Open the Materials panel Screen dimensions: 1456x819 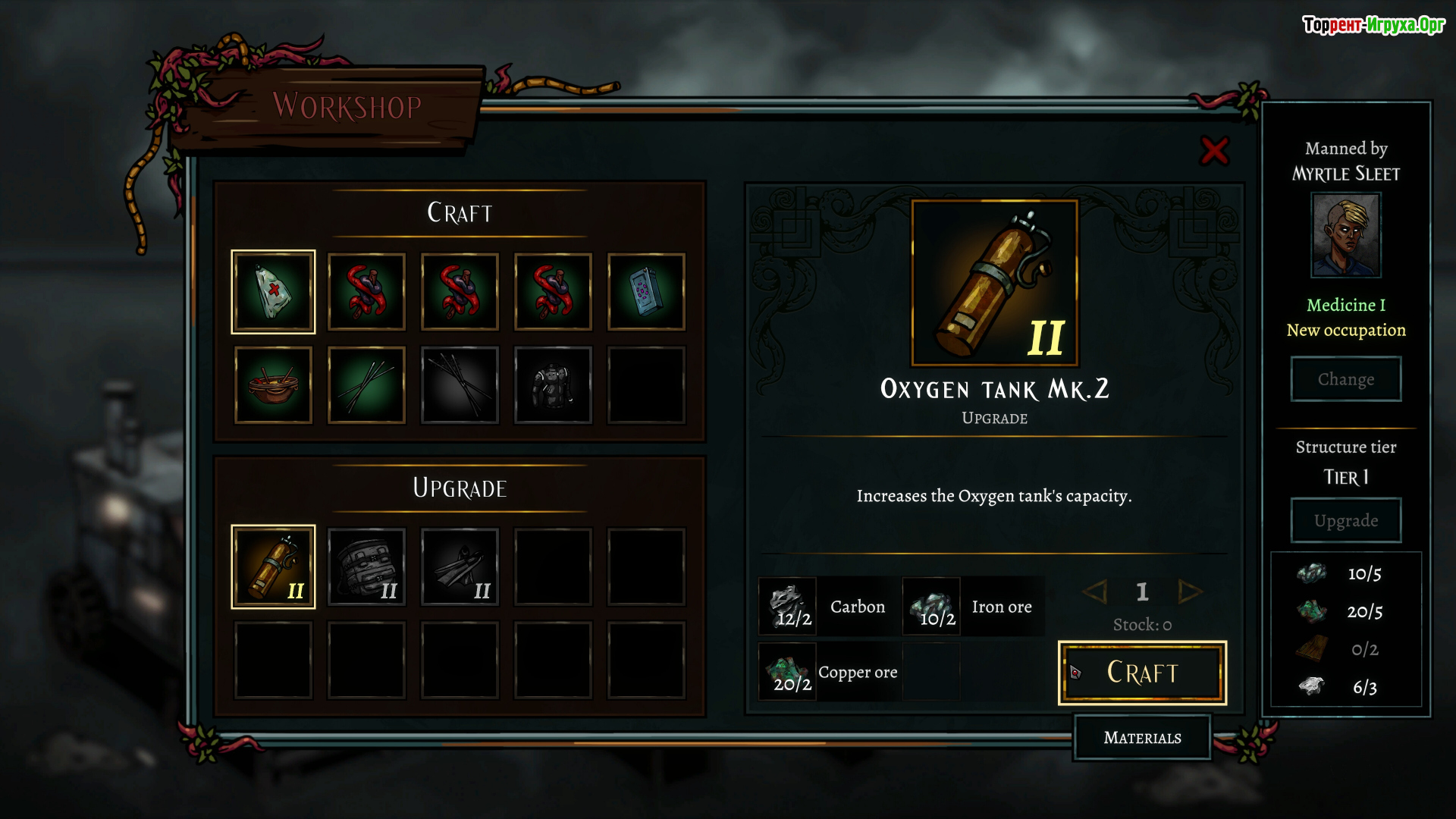[x=1142, y=737]
